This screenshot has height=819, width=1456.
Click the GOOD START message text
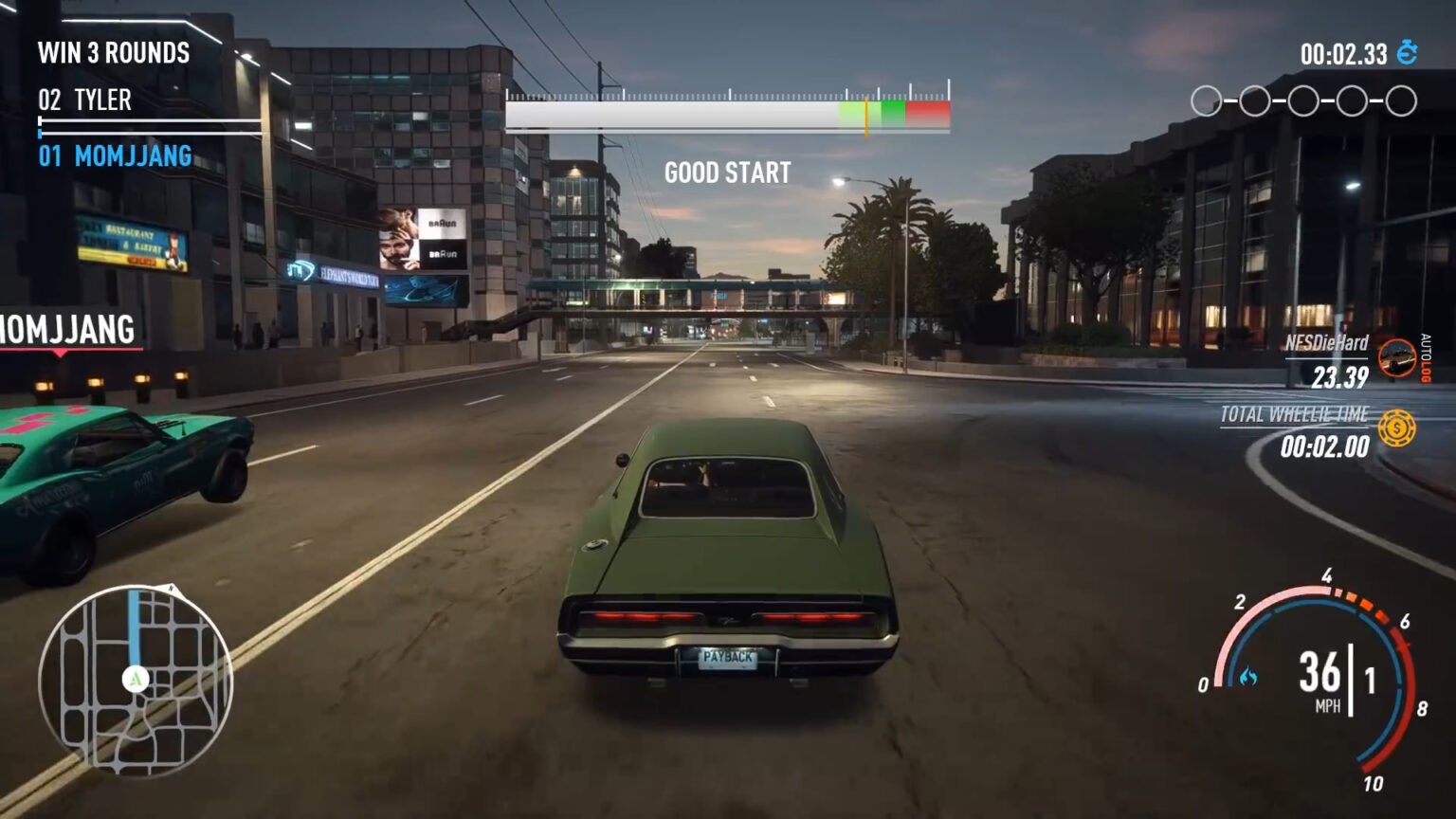pyautogui.click(x=726, y=173)
